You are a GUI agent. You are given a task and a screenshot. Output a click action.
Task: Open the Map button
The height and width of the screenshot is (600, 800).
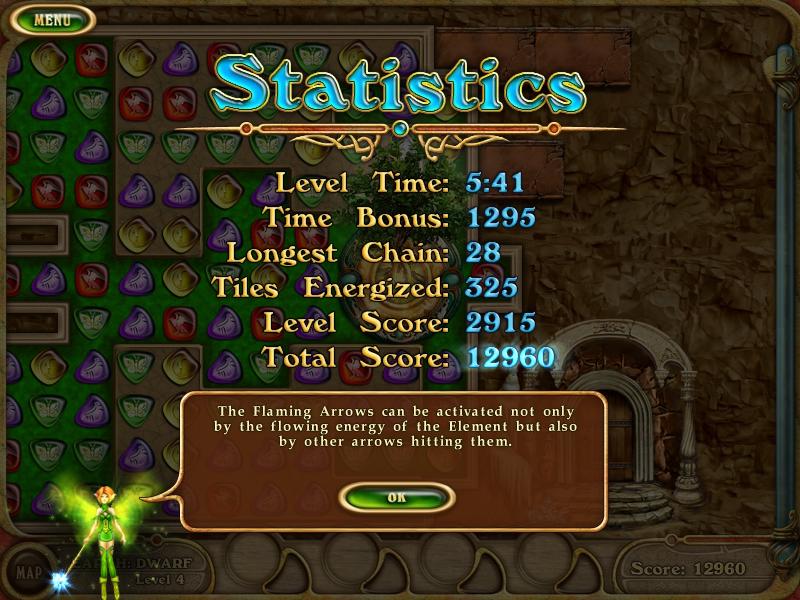(29, 573)
